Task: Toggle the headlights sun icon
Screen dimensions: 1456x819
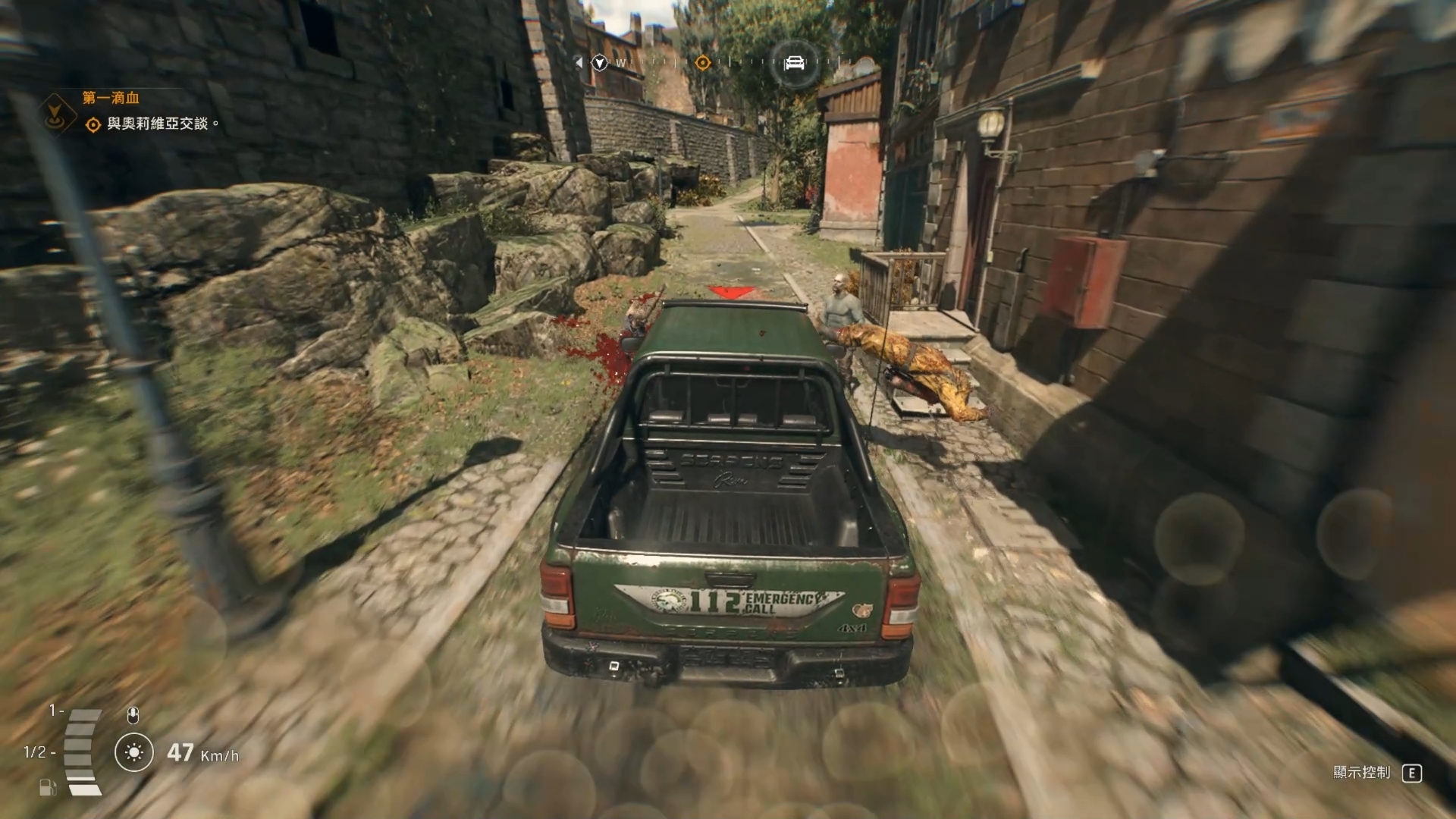Action: pyautogui.click(x=134, y=752)
